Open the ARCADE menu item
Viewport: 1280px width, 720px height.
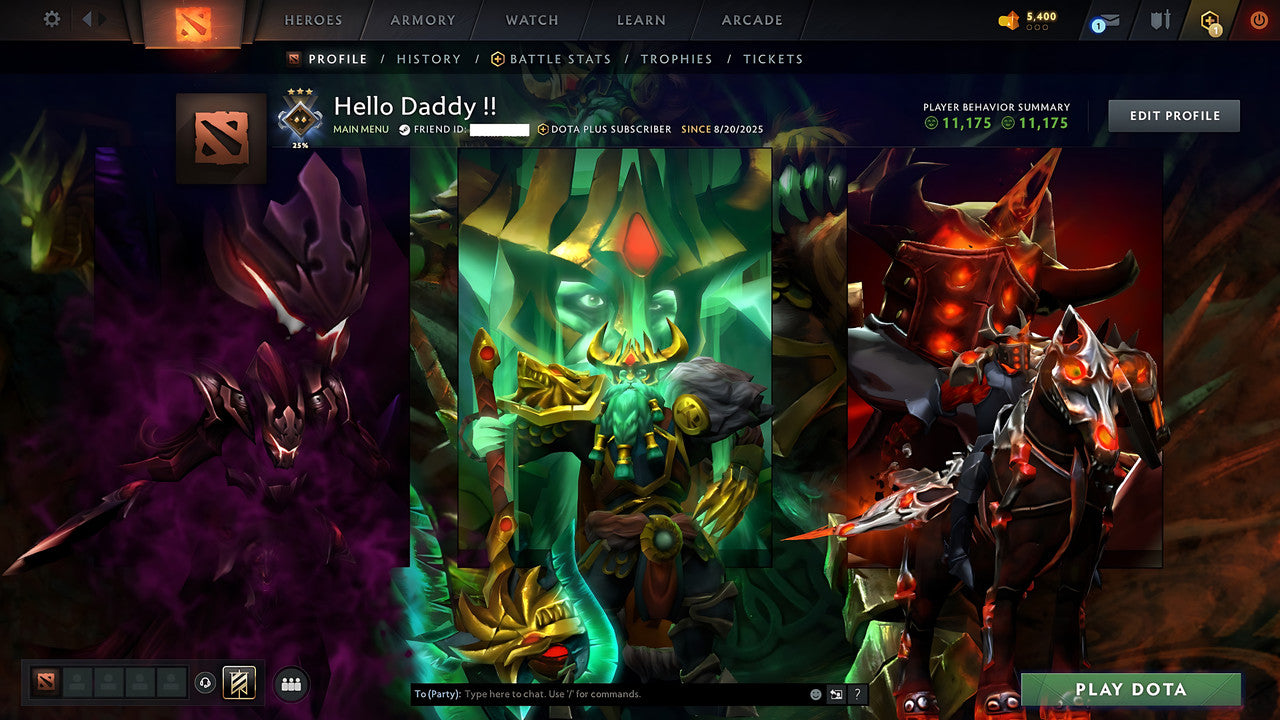point(750,20)
